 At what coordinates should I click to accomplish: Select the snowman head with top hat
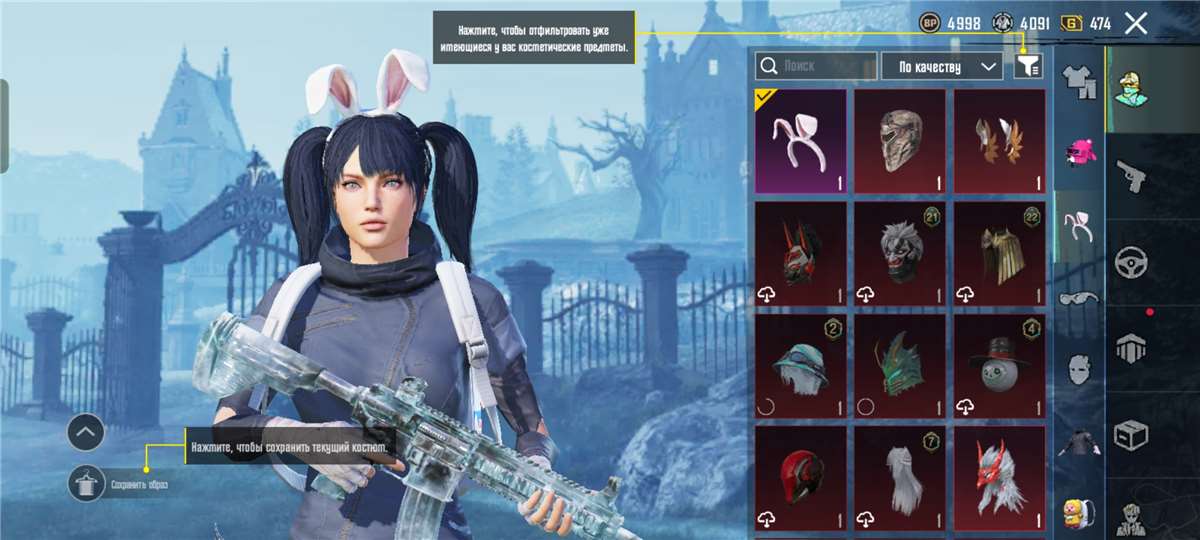[999, 366]
